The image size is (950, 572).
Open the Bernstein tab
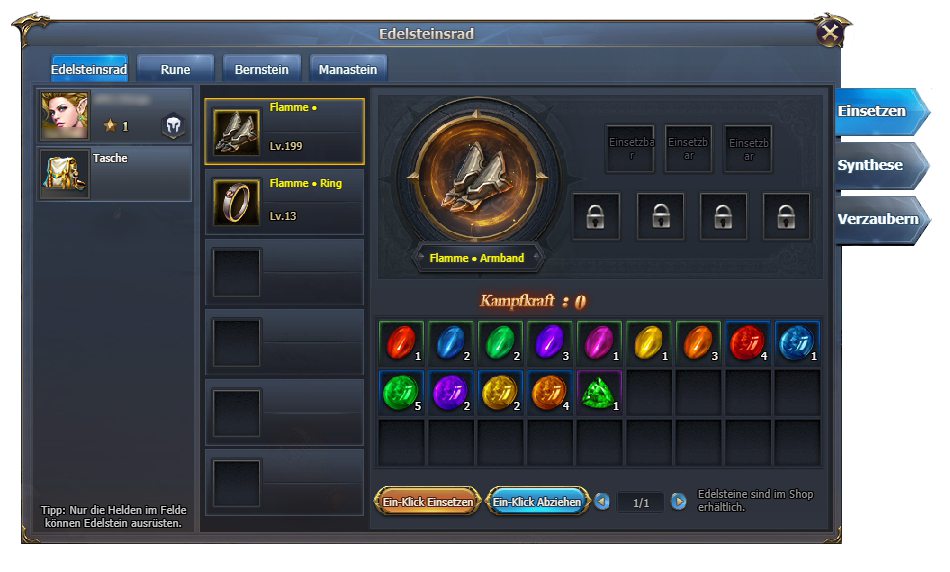261,69
